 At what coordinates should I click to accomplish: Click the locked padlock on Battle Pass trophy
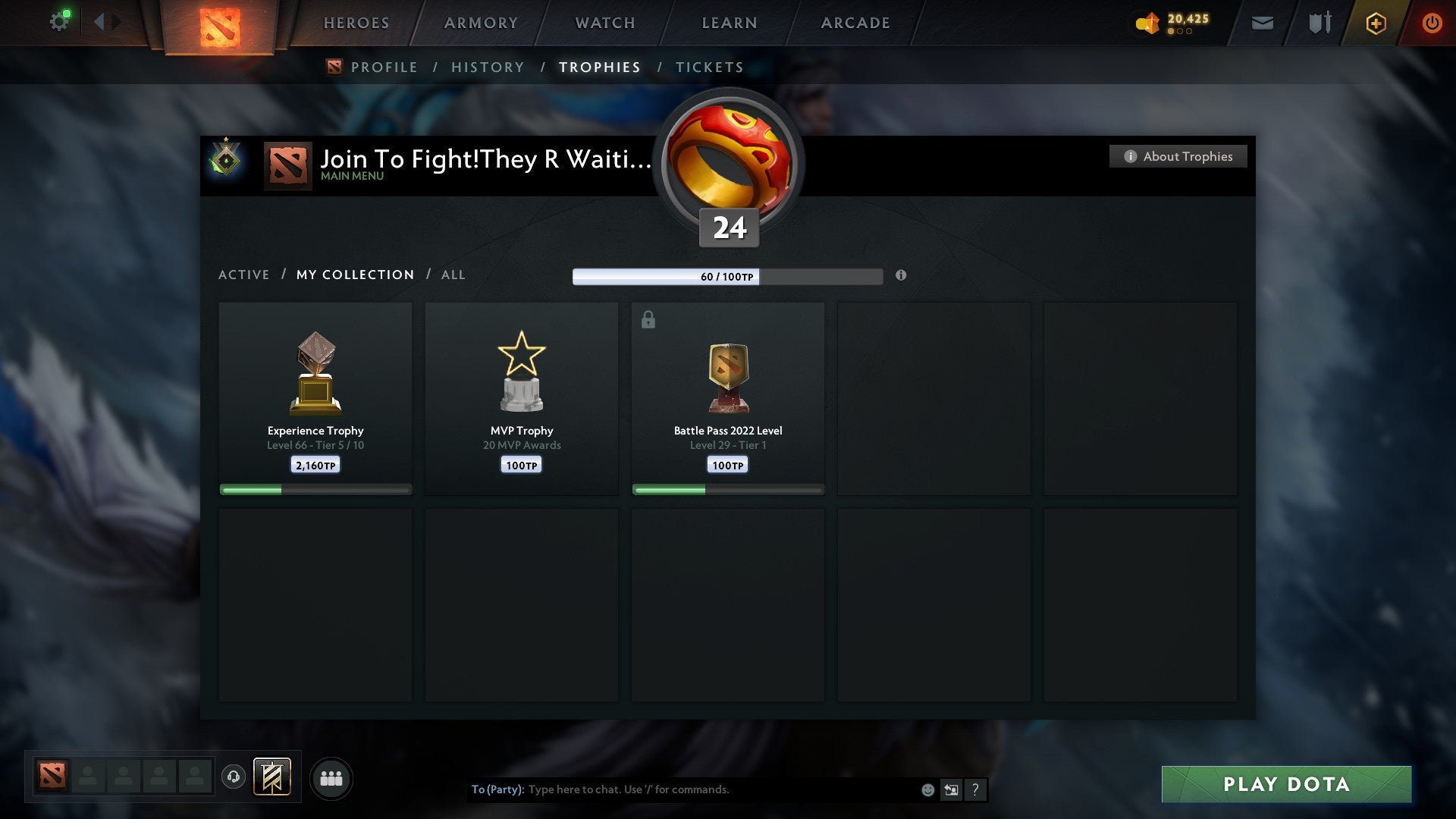648,319
